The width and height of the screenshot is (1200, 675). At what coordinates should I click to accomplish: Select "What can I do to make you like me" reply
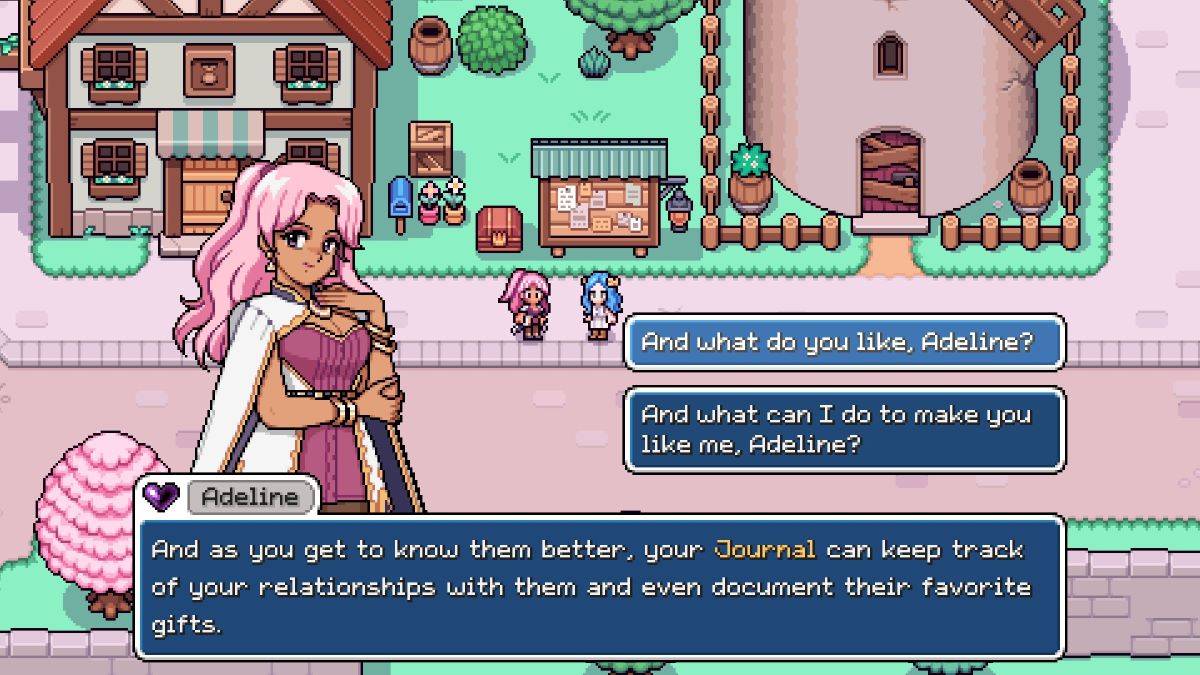pyautogui.click(x=843, y=429)
